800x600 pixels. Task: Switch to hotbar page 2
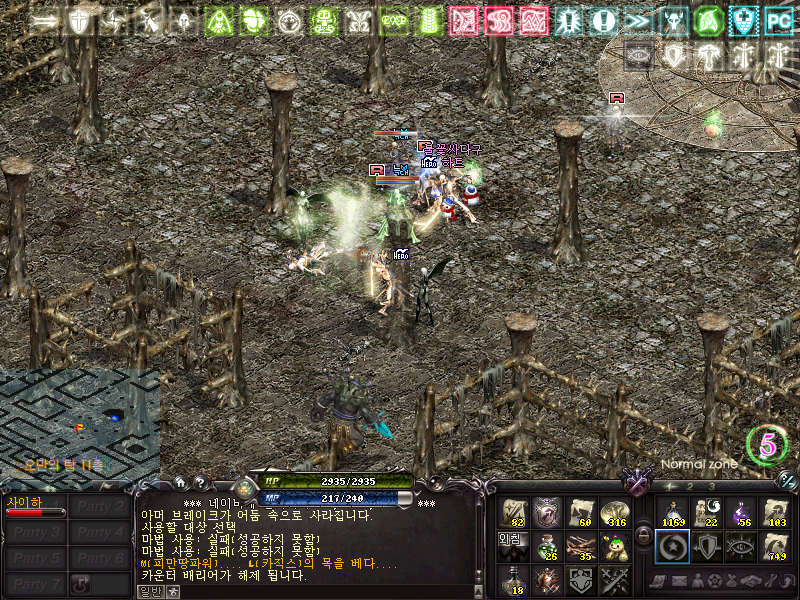point(691,486)
